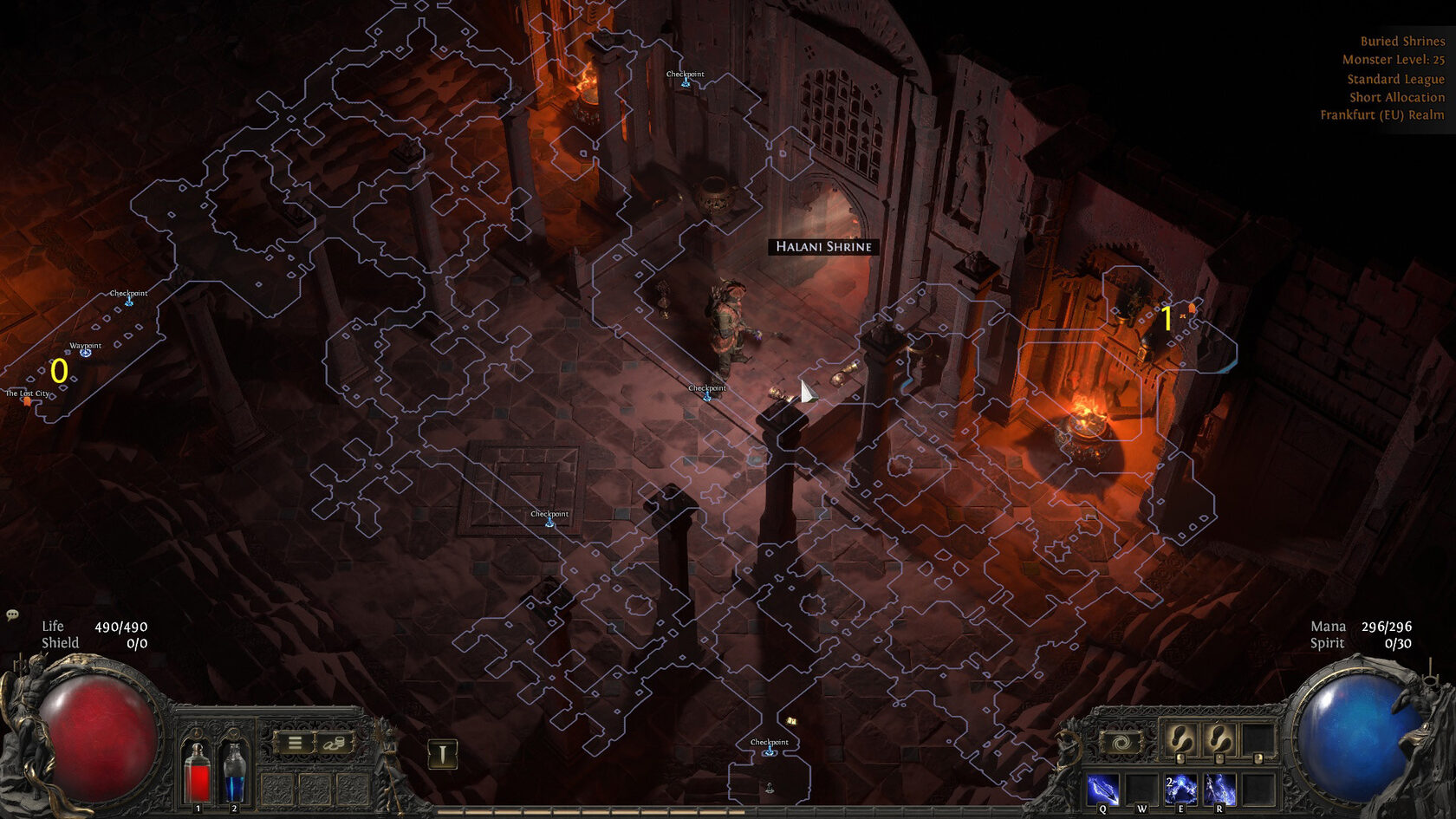The height and width of the screenshot is (819, 1456).
Task: Use the red life flask
Action: (198, 773)
